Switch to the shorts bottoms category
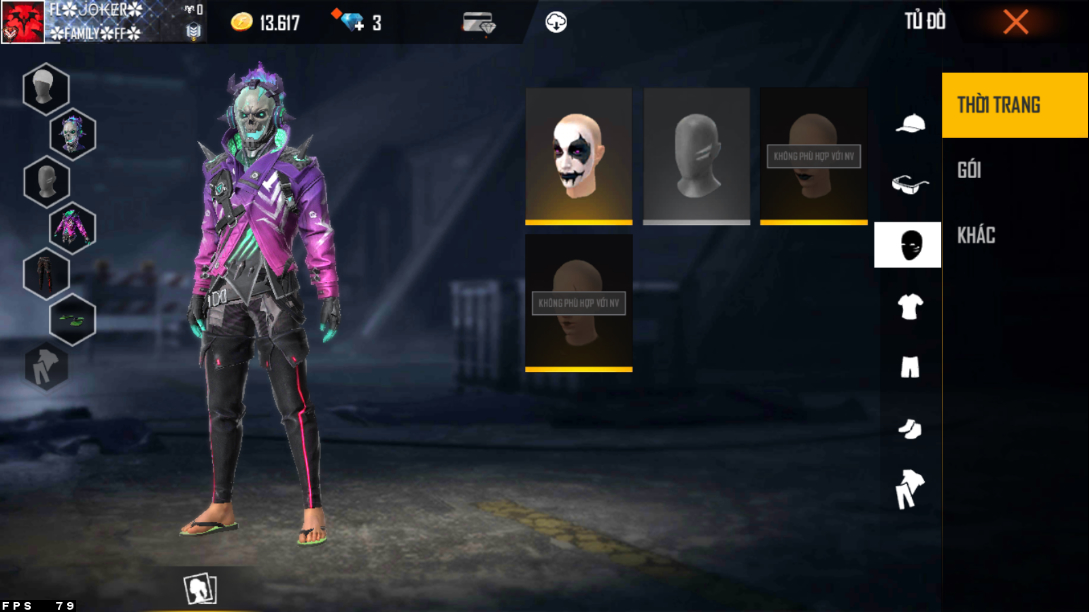1089x612 pixels. pos(909,367)
